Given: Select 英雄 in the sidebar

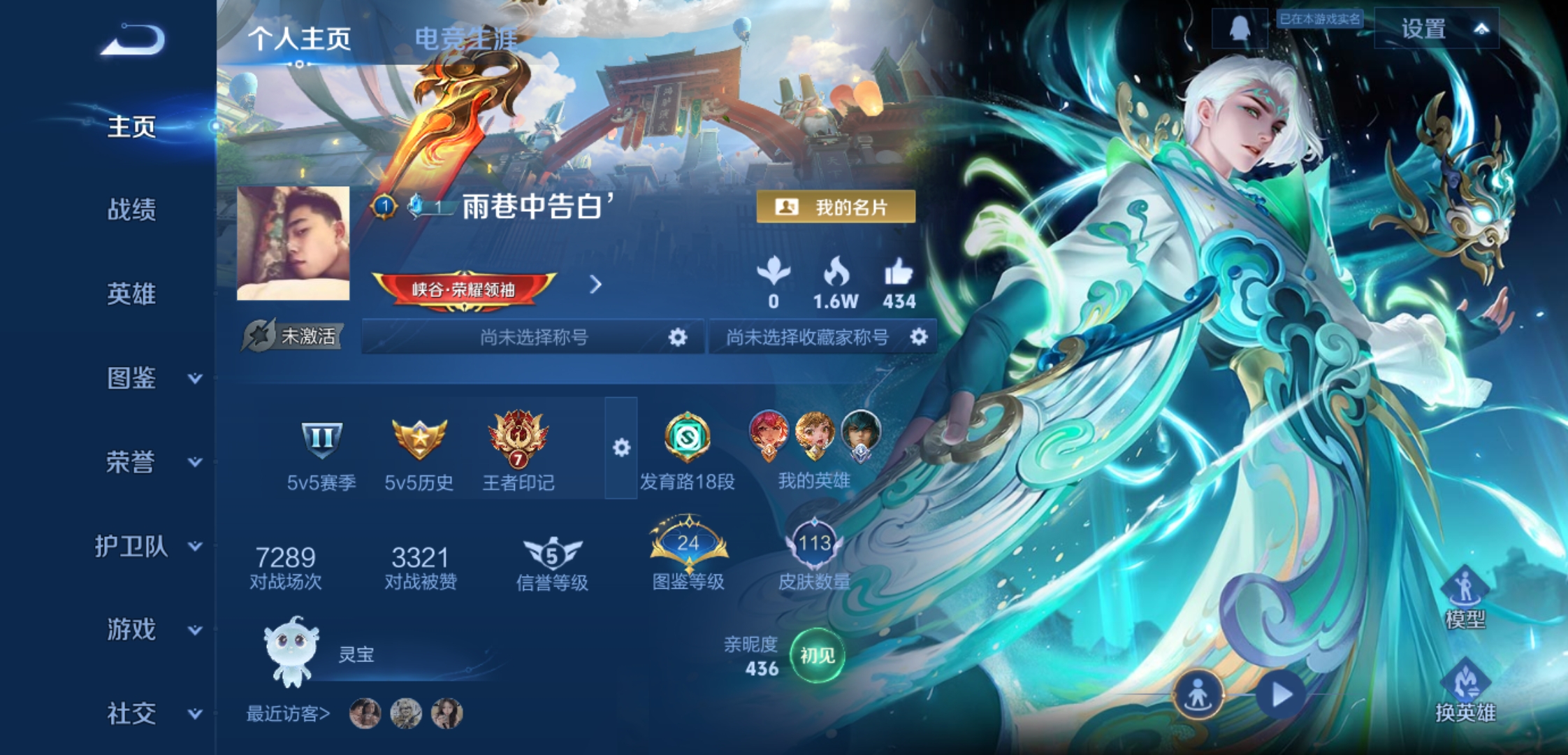Looking at the screenshot, I should pyautogui.click(x=131, y=294).
